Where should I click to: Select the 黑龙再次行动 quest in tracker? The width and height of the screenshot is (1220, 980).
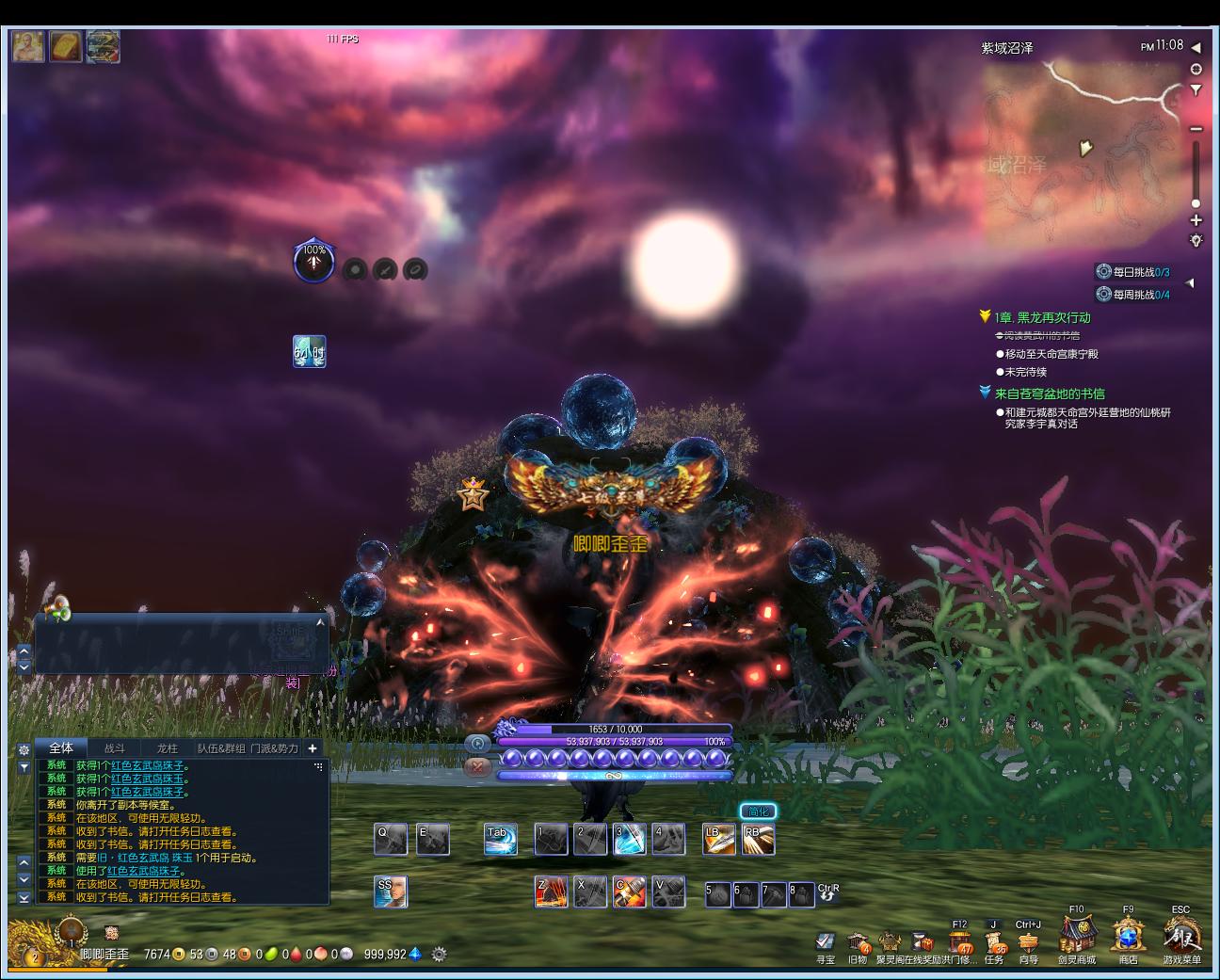1042,317
